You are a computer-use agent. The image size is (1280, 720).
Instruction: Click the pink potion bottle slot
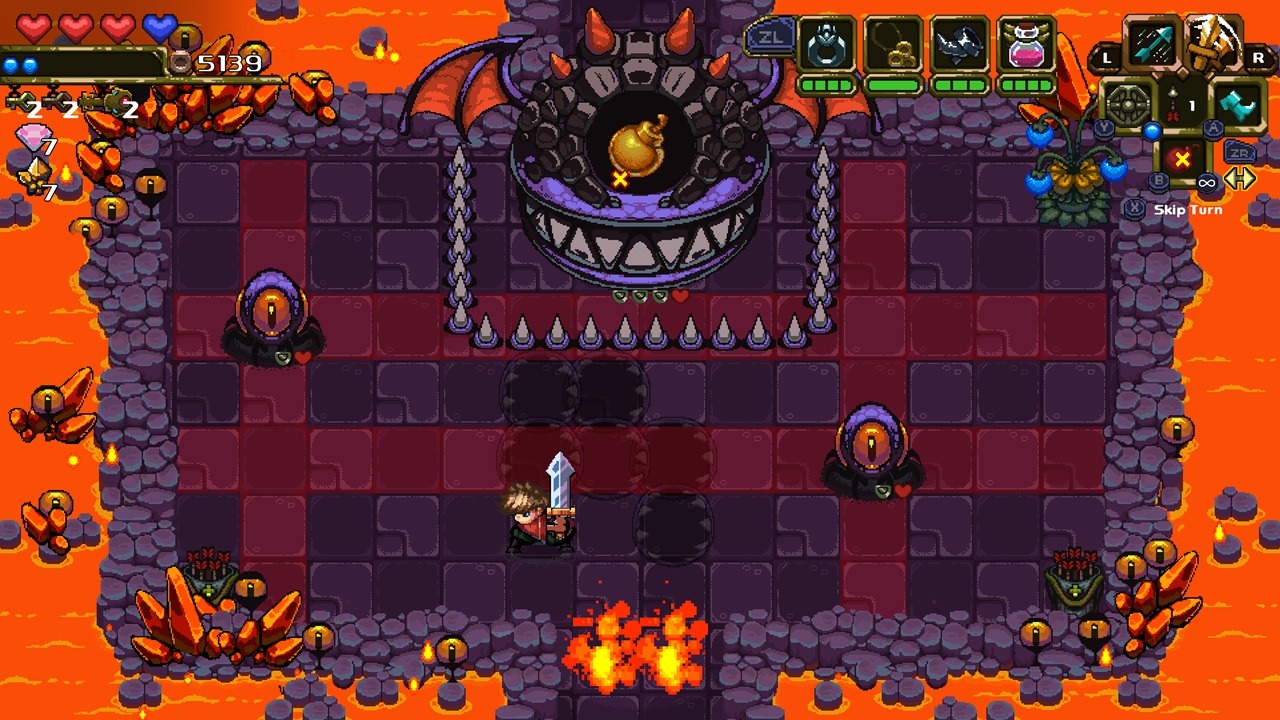(1027, 46)
